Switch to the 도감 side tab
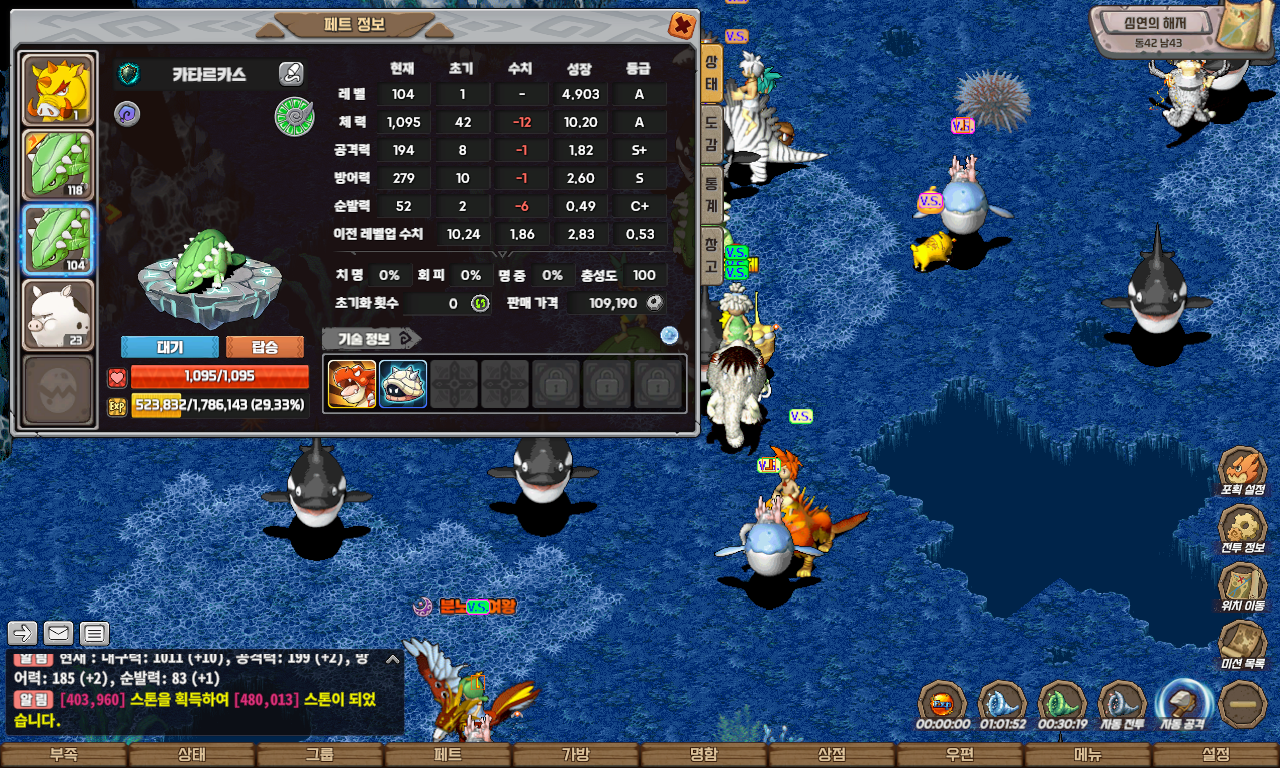This screenshot has height=768, width=1280. click(710, 132)
